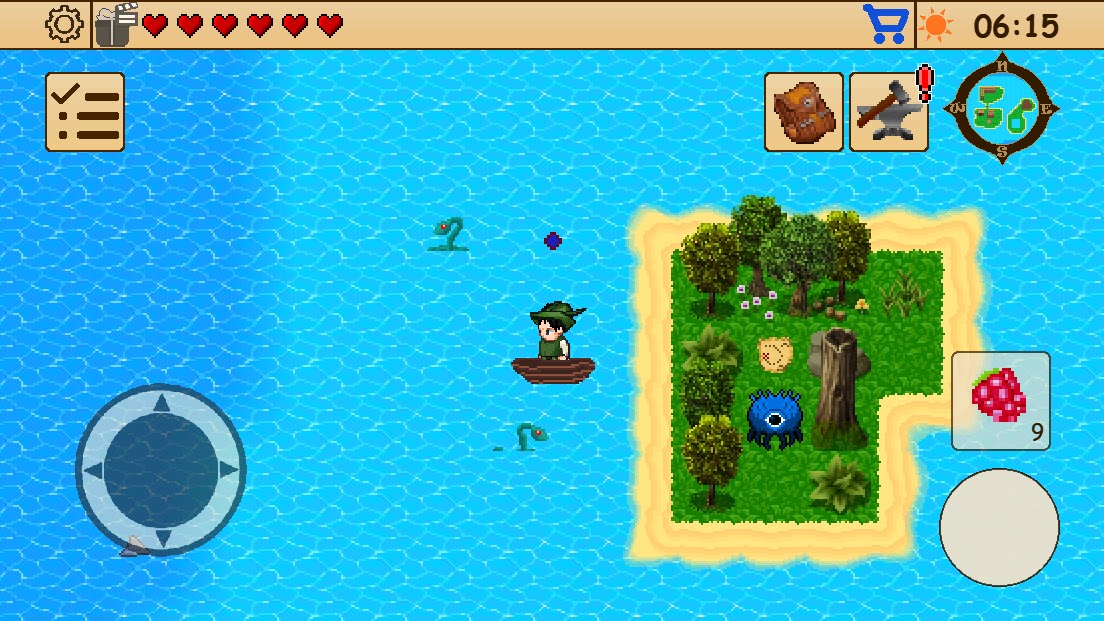Tap the joystick right arrow
The height and width of the screenshot is (621, 1104).
[229, 469]
